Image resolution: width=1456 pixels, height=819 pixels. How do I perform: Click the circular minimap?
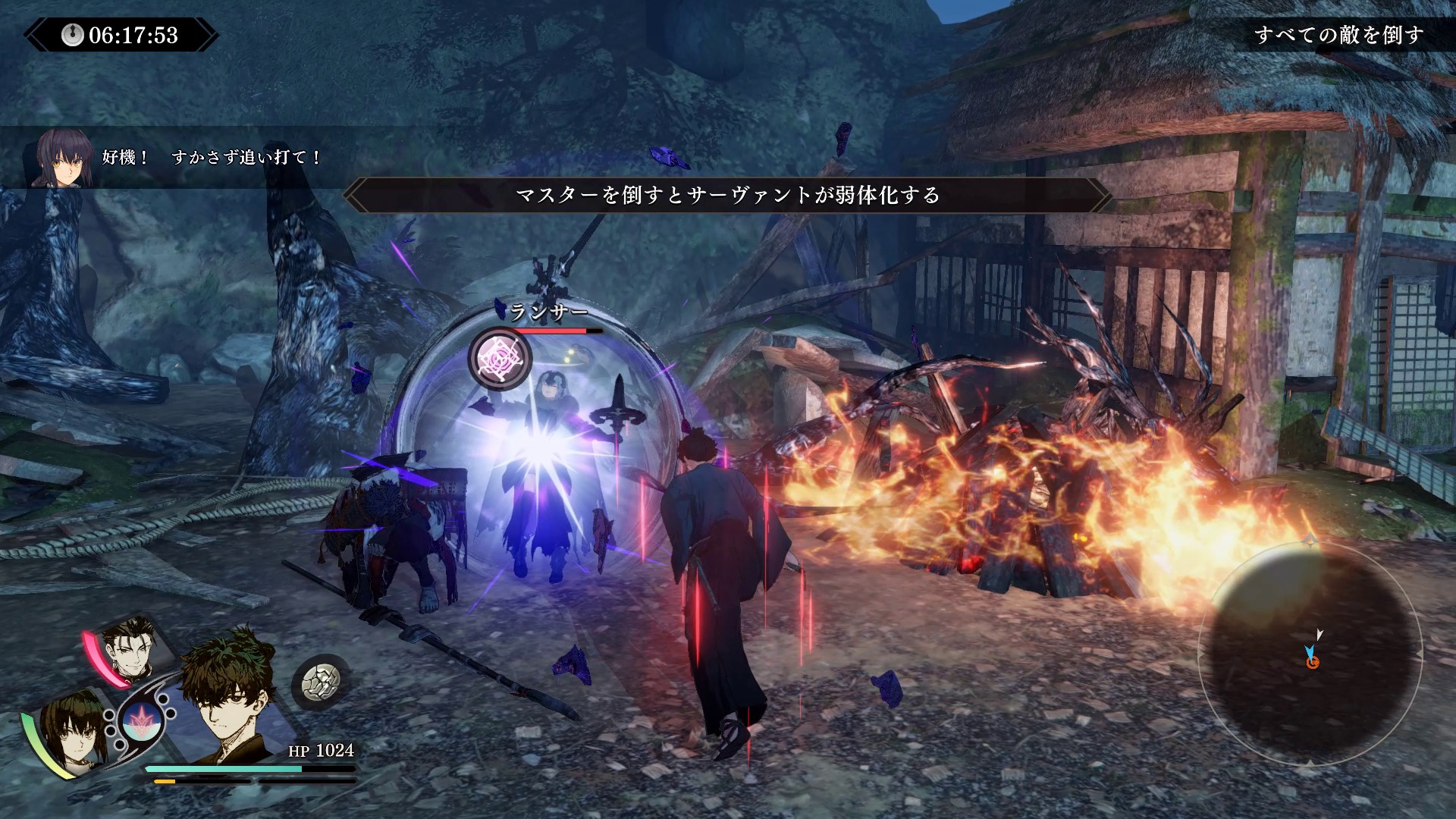[x=1310, y=654]
